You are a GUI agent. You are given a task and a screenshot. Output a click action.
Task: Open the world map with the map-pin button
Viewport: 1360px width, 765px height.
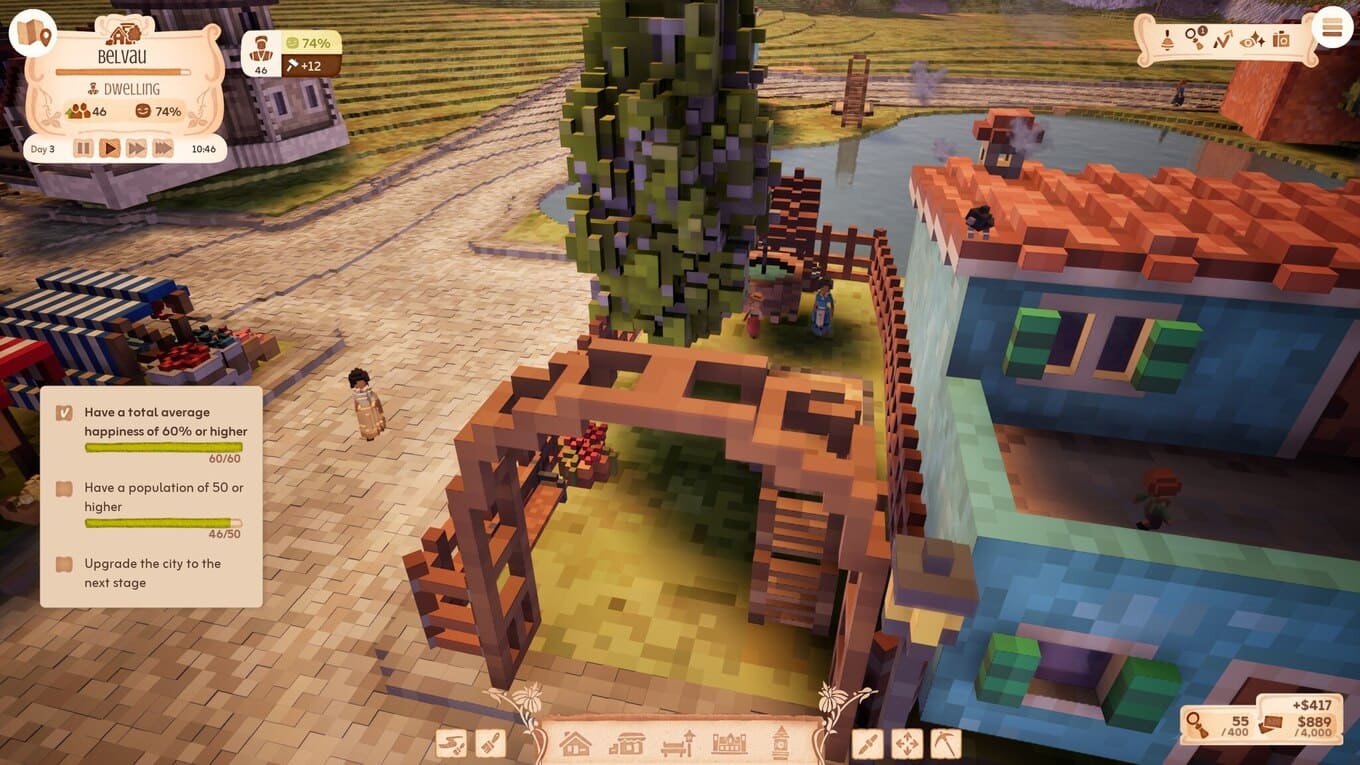pos(32,33)
